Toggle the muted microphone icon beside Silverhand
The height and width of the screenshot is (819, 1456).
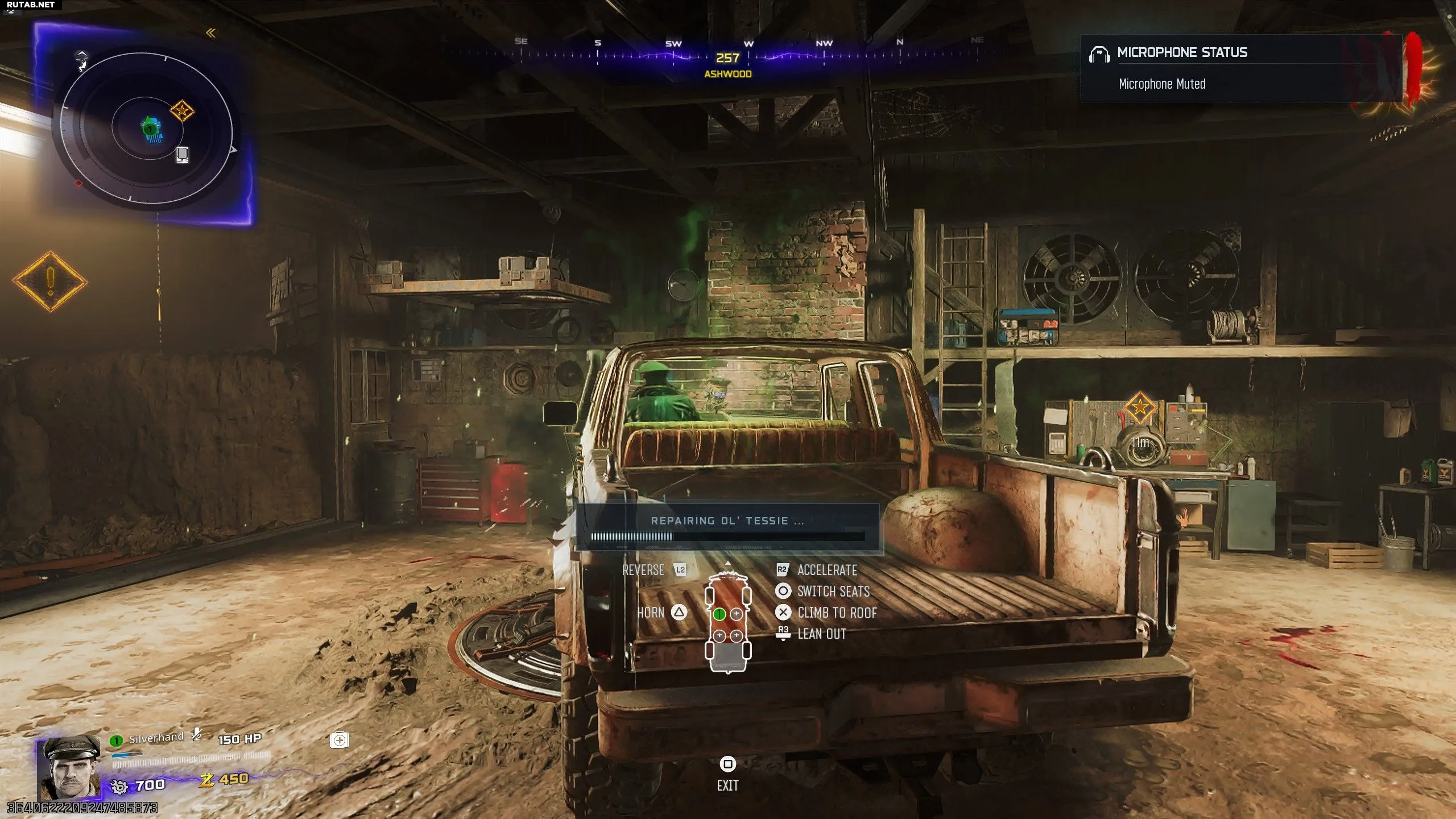click(x=197, y=735)
